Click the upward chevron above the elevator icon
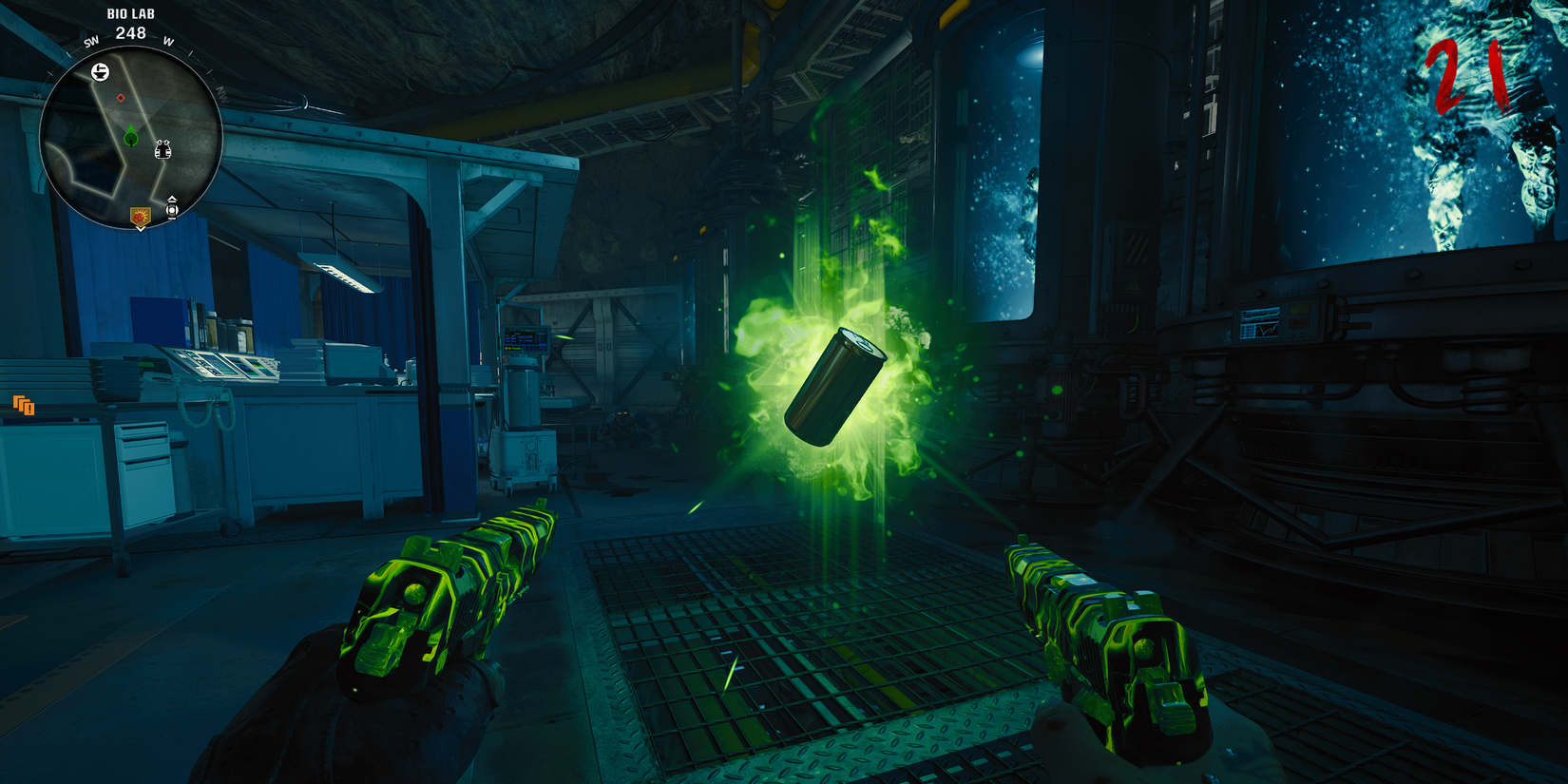This screenshot has width=1568, height=784. click(x=171, y=199)
